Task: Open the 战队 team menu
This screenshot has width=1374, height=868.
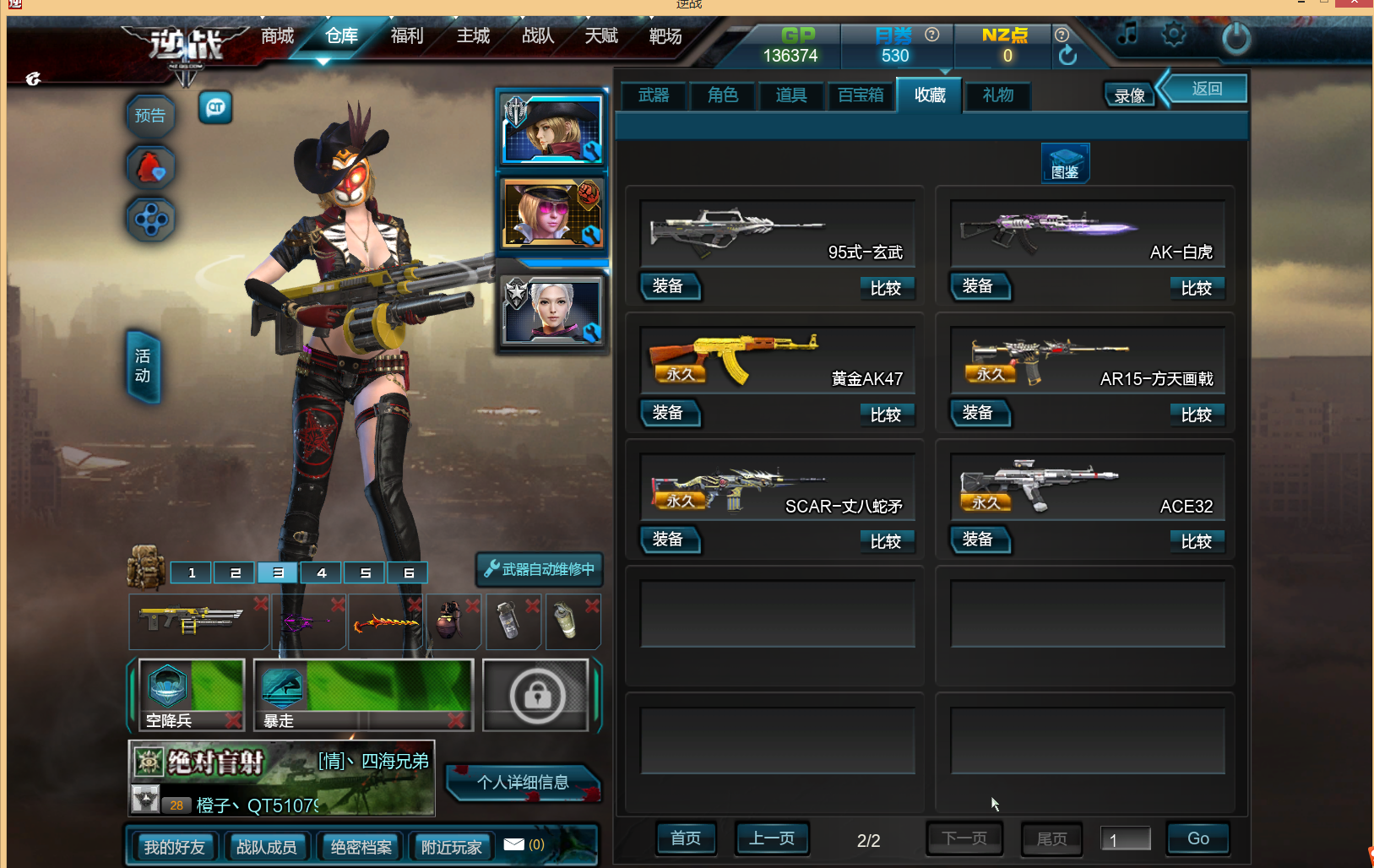Action: coord(538,36)
